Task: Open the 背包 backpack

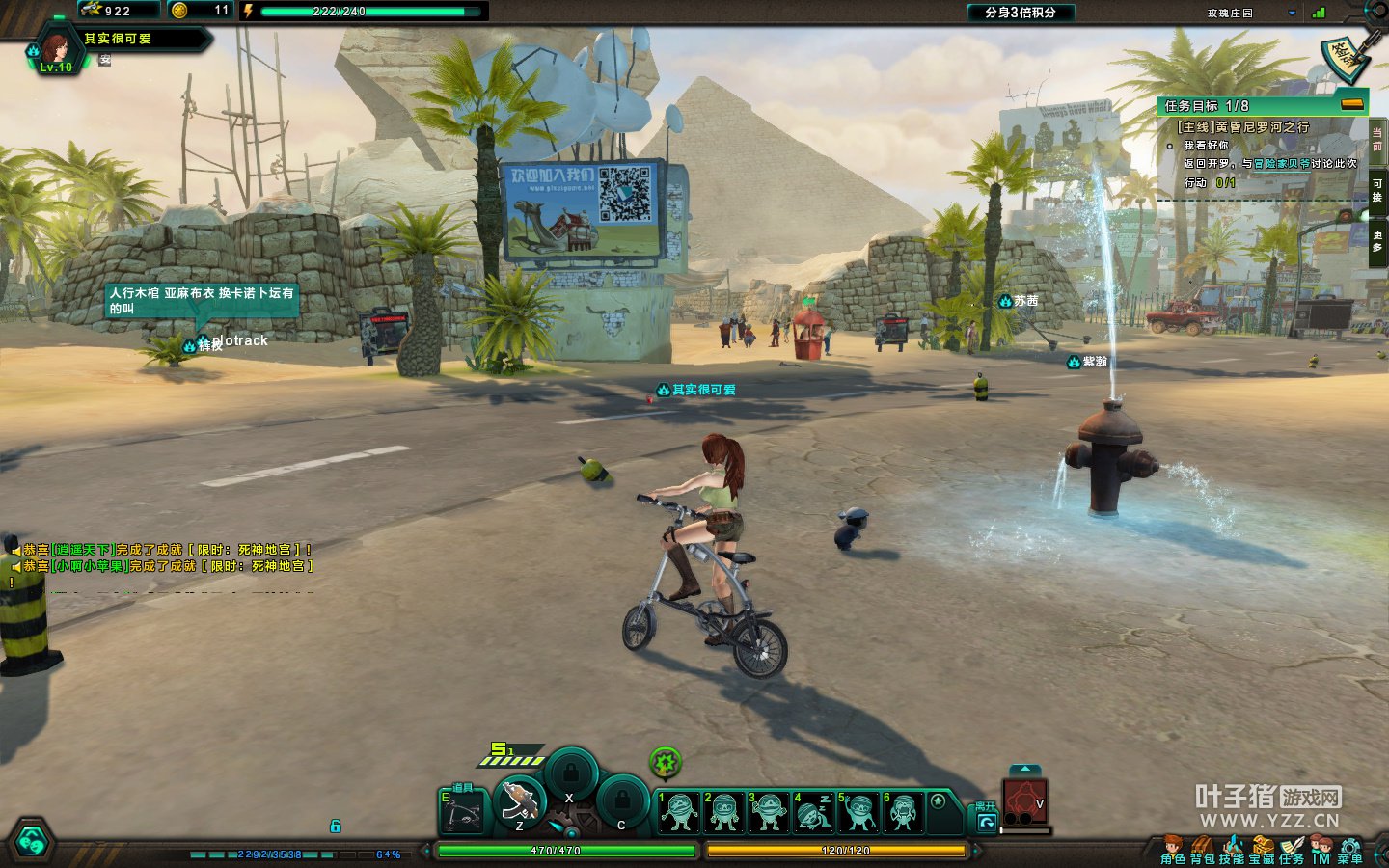Action: click(x=1202, y=850)
